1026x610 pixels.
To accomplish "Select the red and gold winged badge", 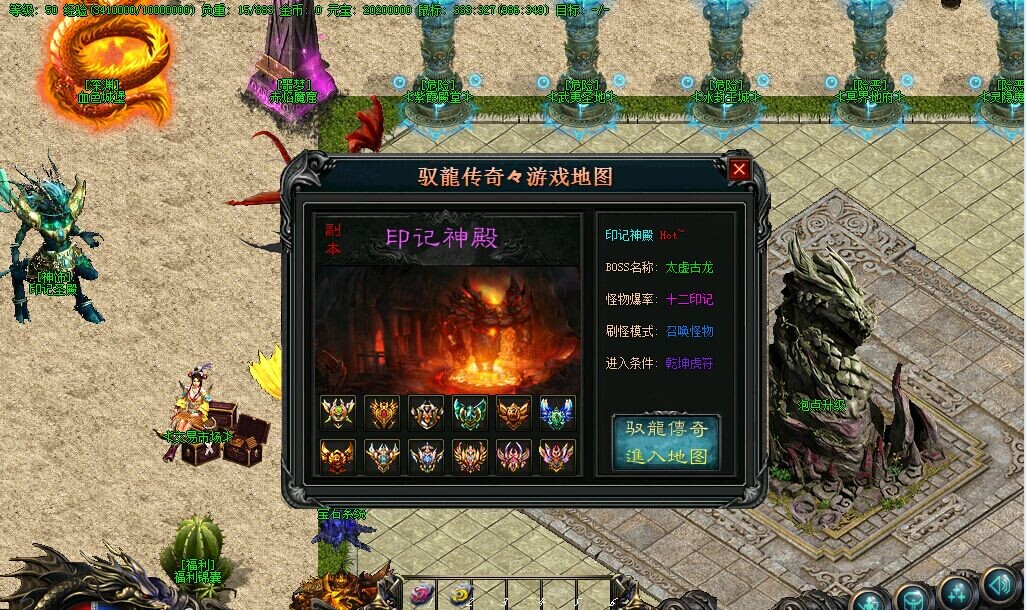I will [x=338, y=456].
